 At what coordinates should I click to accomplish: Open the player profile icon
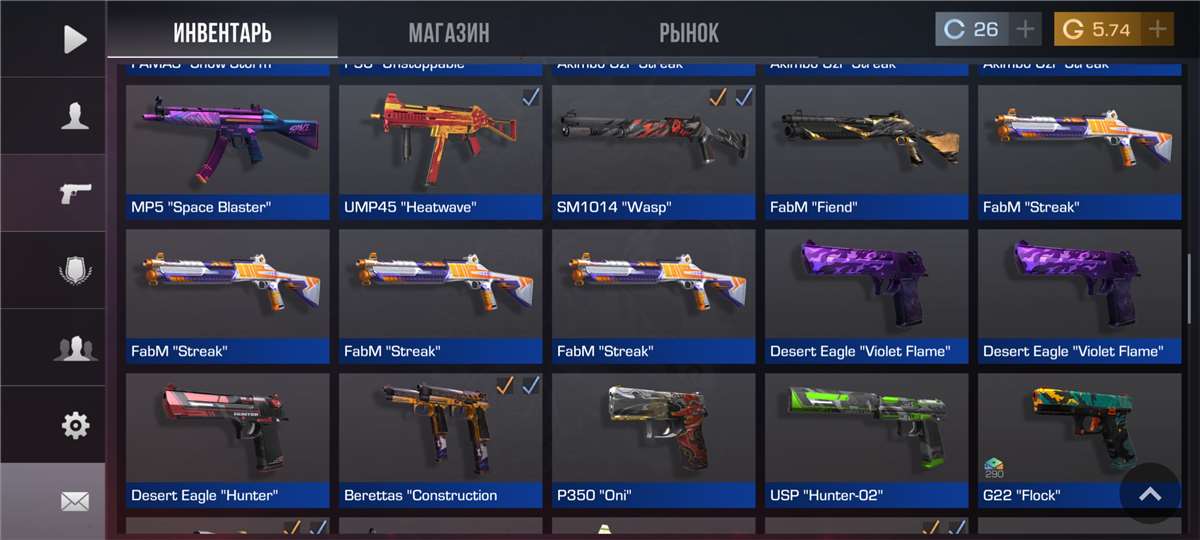coord(75,116)
